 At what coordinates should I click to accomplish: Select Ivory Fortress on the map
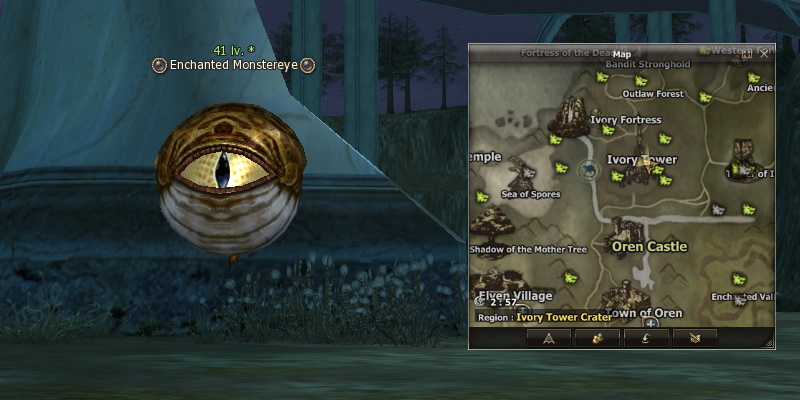click(626, 120)
